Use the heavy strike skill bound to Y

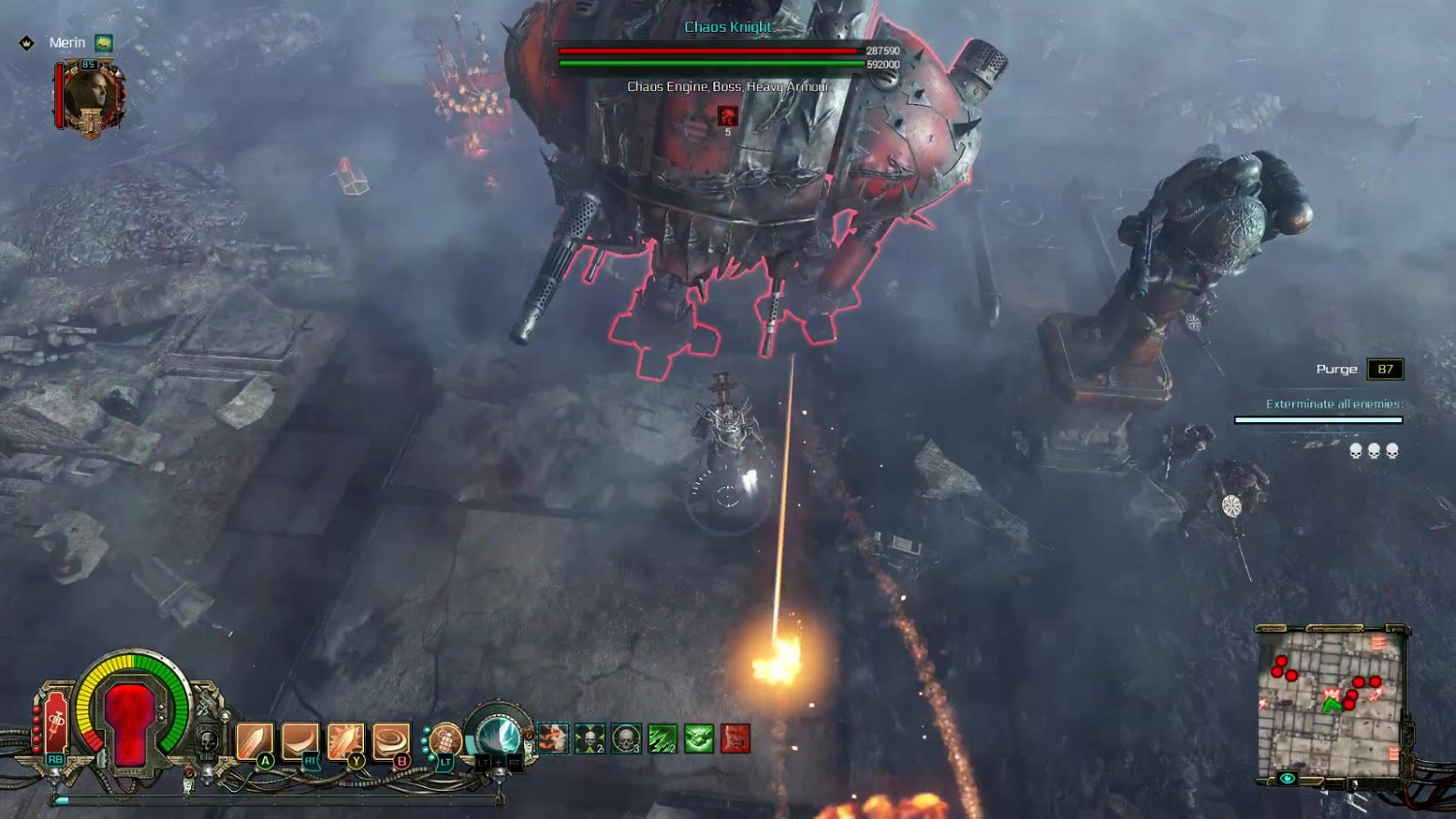click(349, 739)
